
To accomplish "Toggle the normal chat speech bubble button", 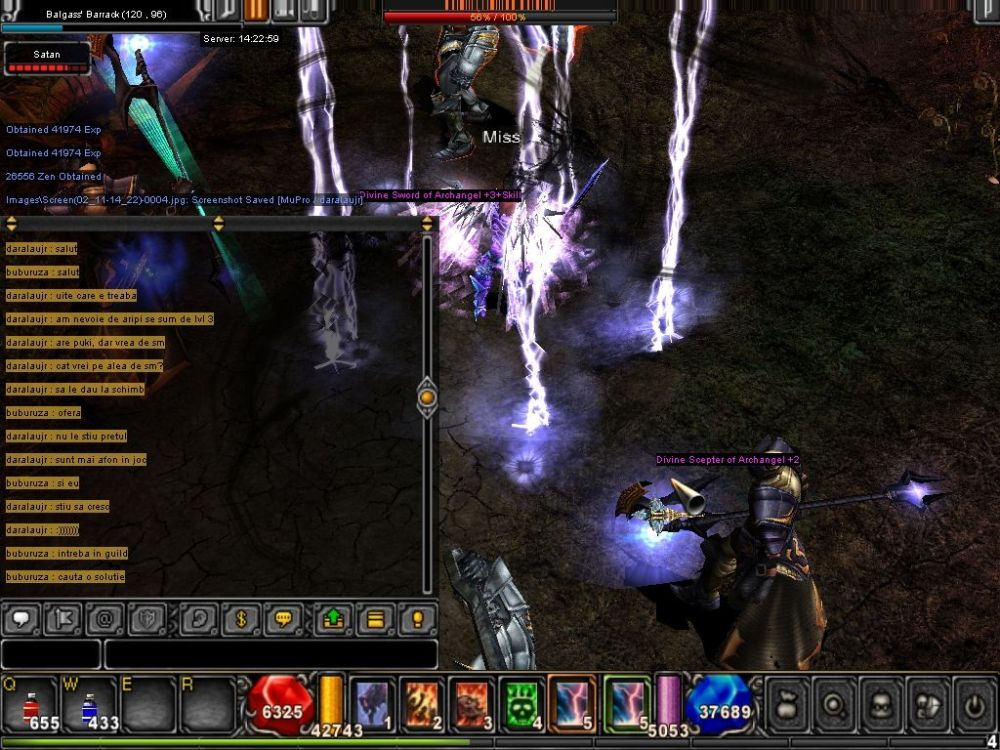I will click(x=22, y=619).
